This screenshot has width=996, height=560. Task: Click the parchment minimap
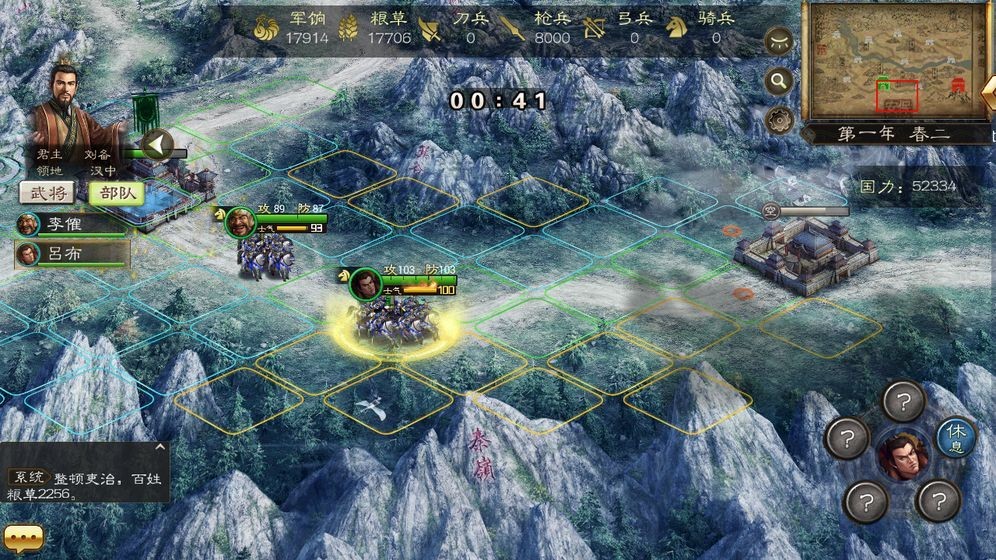point(895,60)
